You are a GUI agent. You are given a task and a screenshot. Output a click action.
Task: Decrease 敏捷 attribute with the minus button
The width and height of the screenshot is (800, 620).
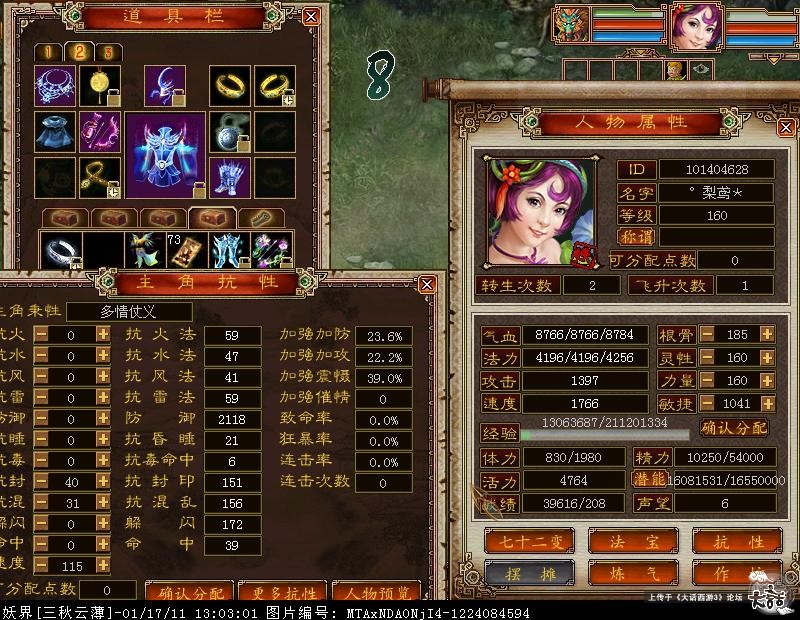pyautogui.click(x=706, y=403)
